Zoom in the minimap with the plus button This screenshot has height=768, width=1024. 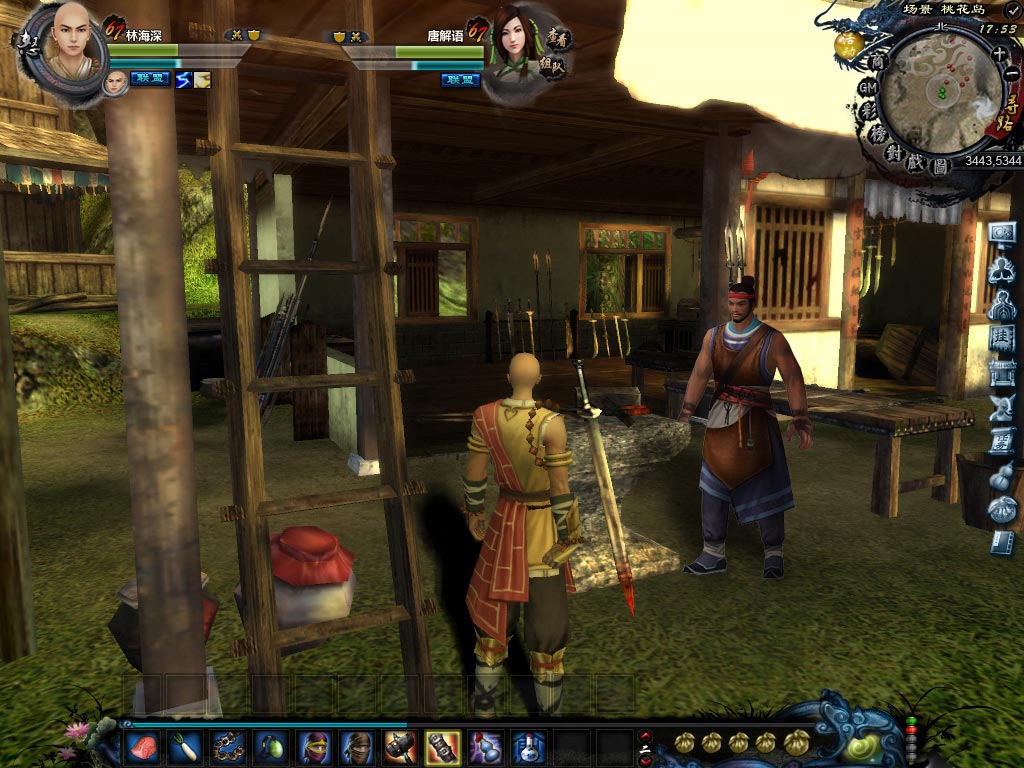tap(999, 51)
